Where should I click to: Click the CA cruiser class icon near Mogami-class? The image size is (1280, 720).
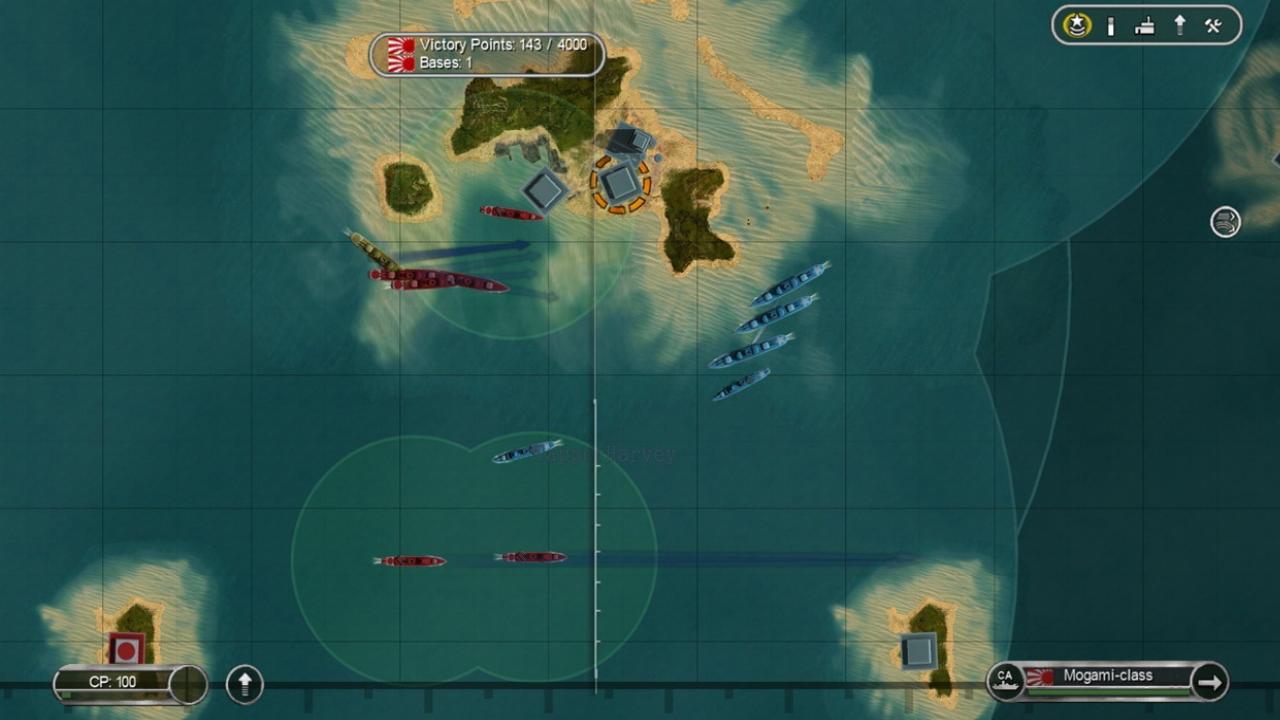pos(1005,678)
